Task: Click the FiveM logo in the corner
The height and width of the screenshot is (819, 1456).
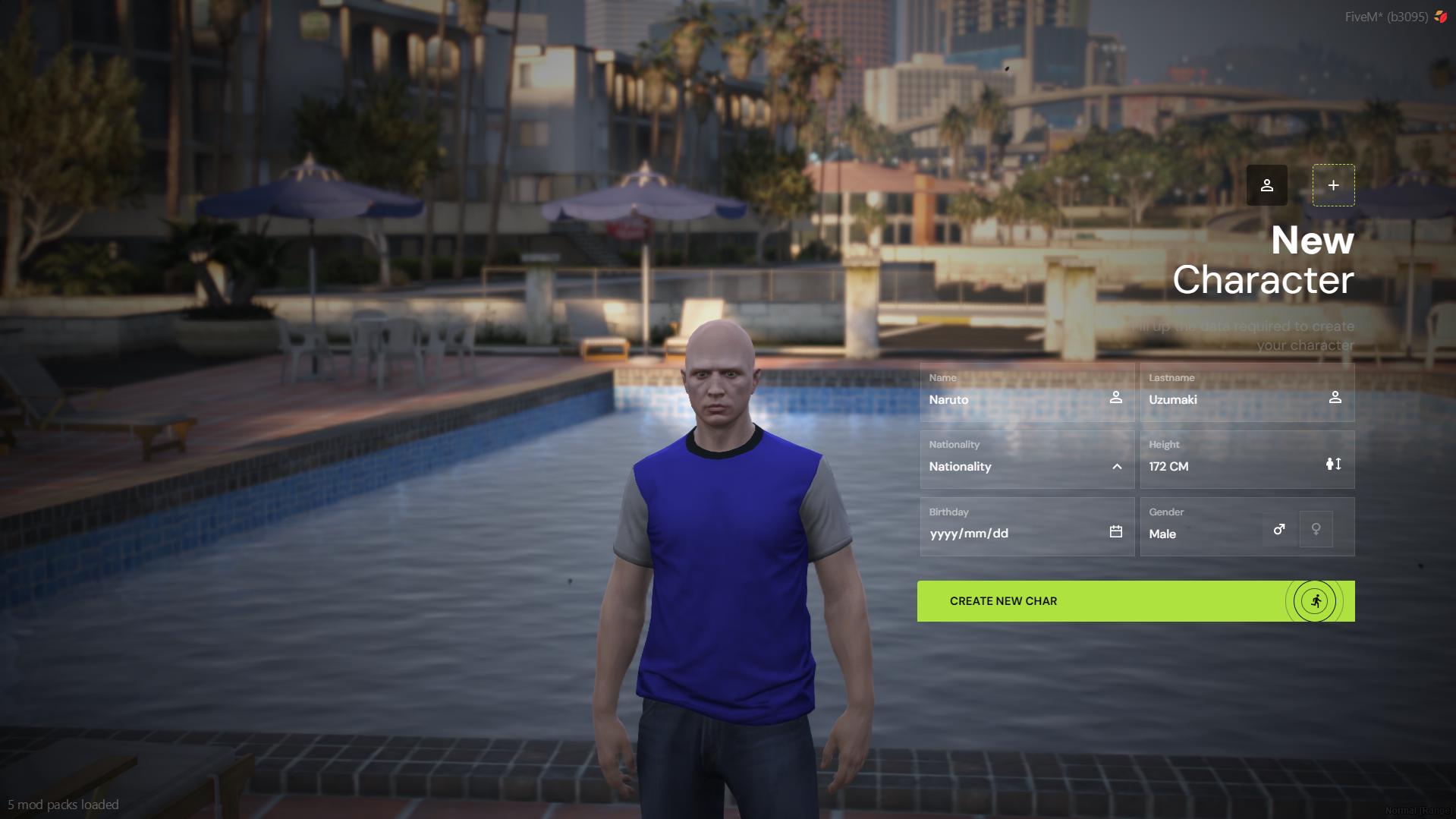Action: pyautogui.click(x=1441, y=14)
